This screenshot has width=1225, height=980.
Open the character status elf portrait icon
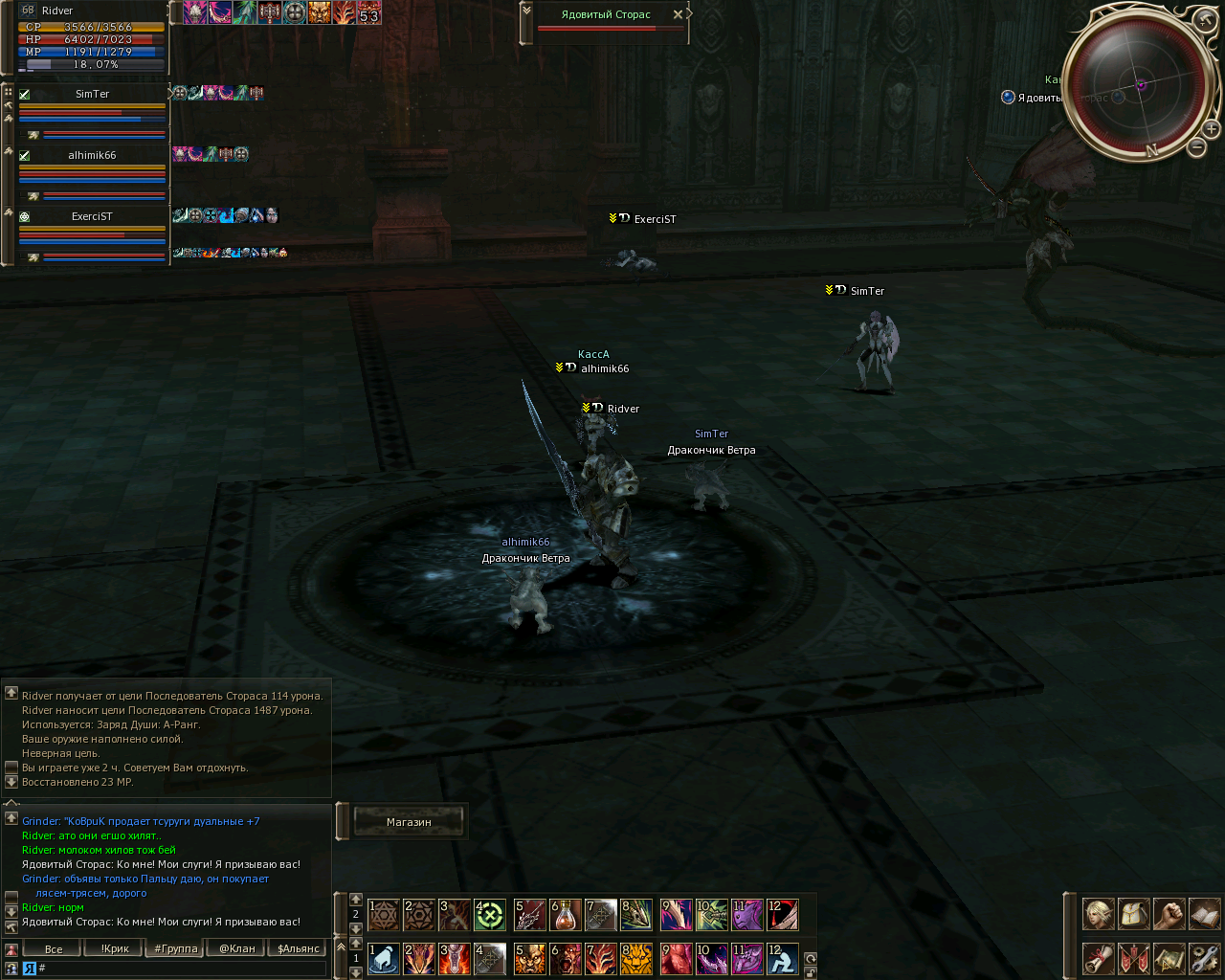[1098, 914]
